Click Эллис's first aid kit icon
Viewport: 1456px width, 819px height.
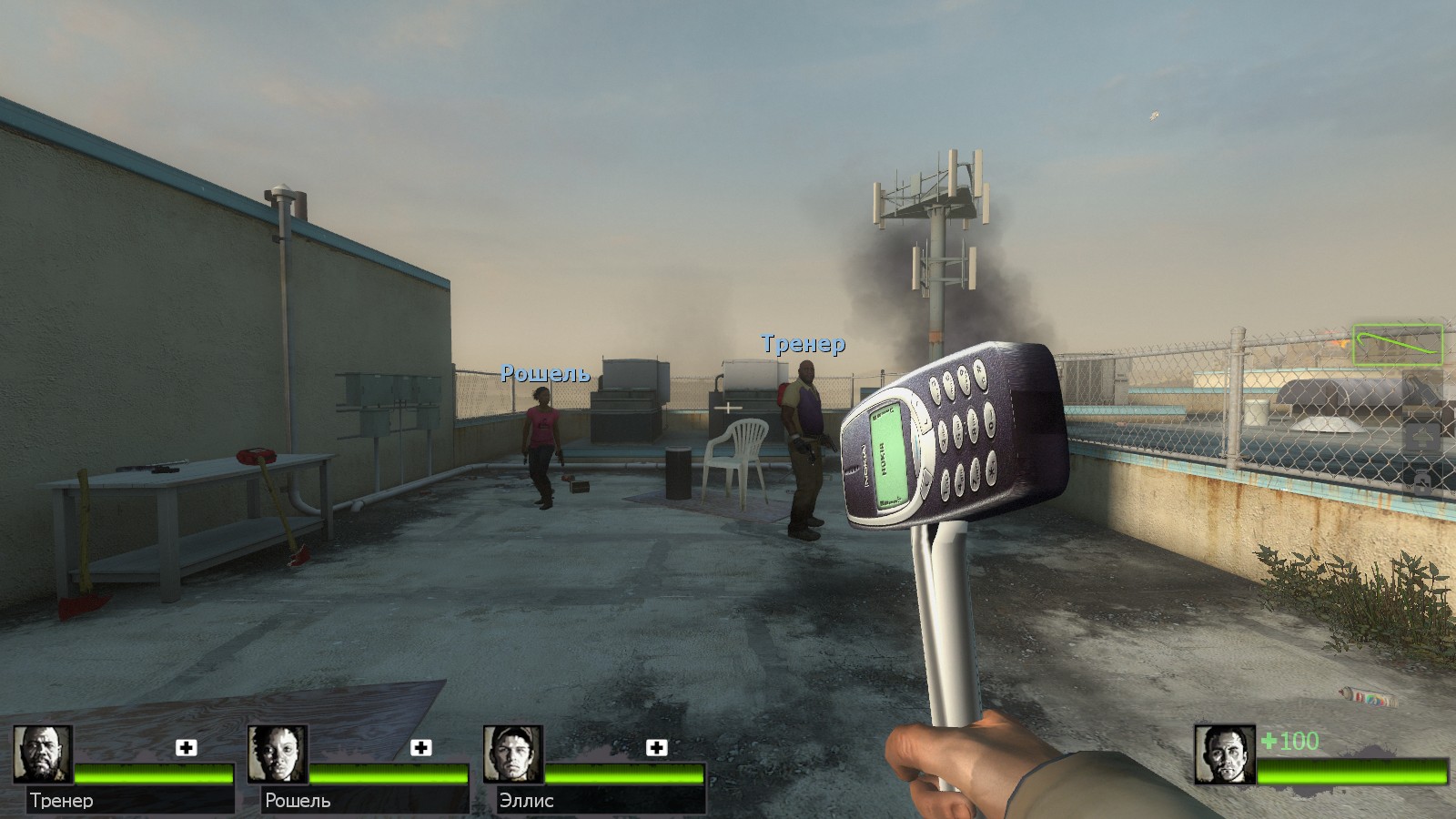[656, 748]
